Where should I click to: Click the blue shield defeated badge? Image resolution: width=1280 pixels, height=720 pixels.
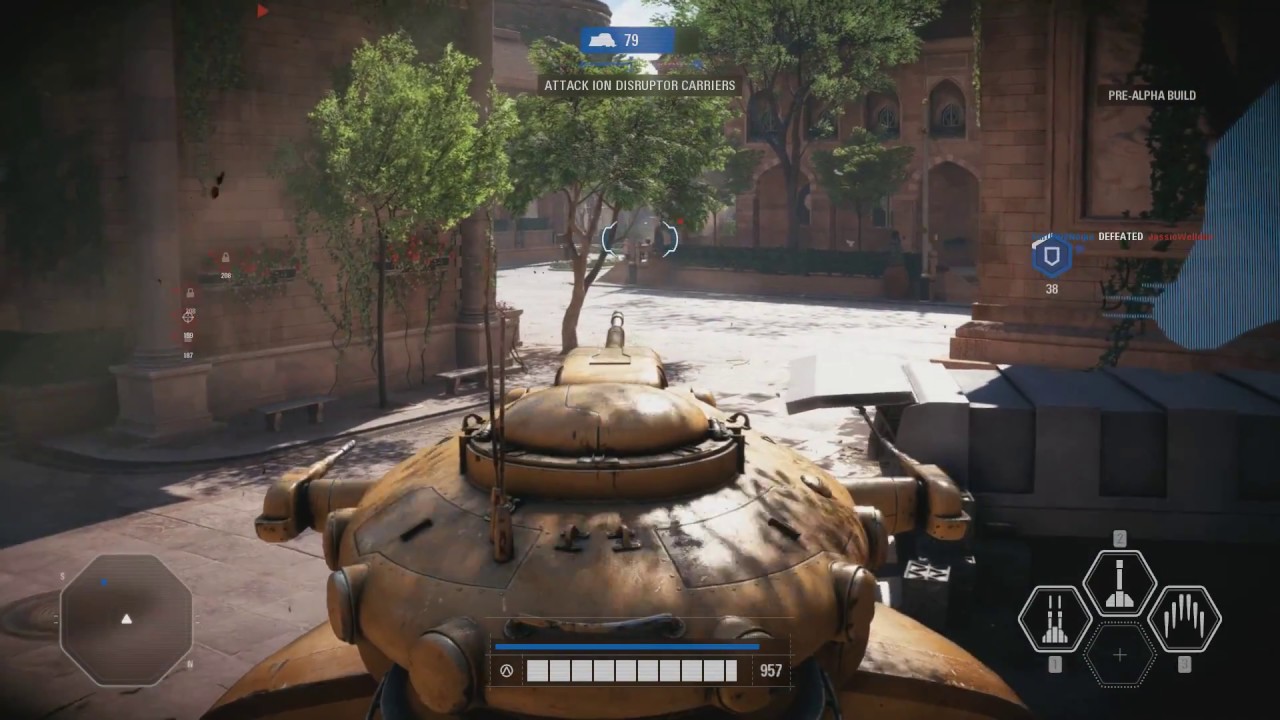click(1051, 257)
